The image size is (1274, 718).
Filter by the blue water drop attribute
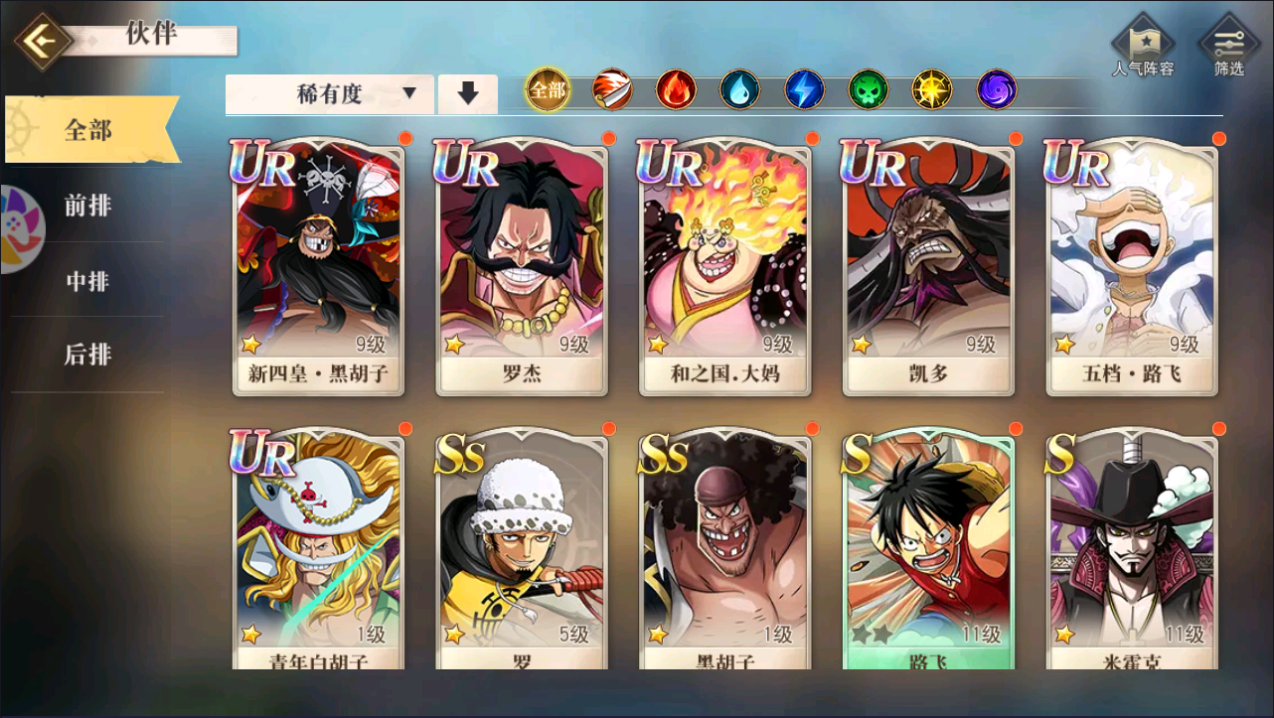pyautogui.click(x=740, y=91)
